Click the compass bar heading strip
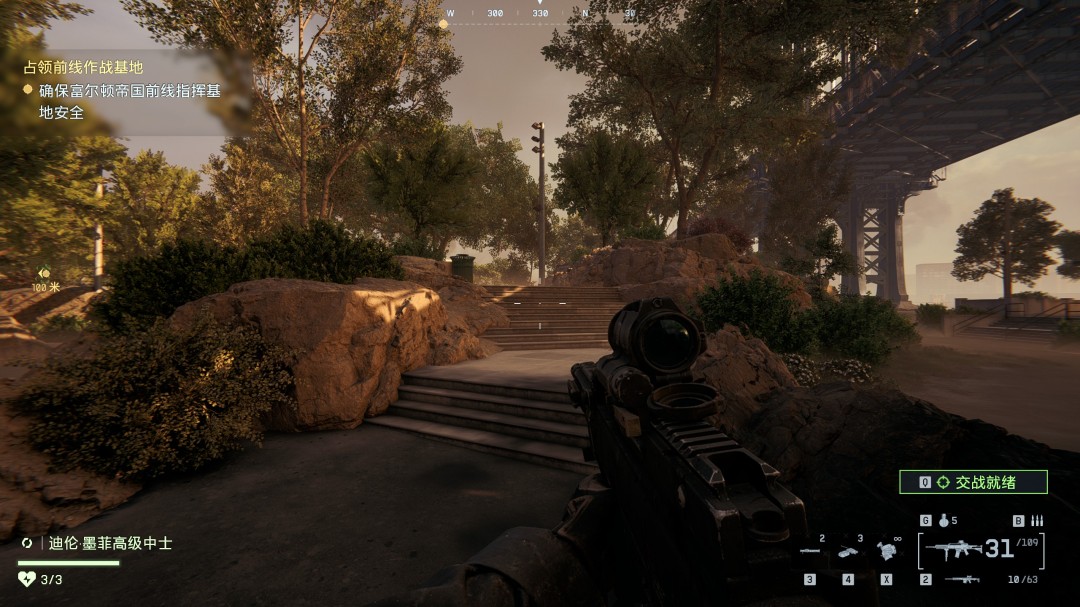 click(540, 14)
